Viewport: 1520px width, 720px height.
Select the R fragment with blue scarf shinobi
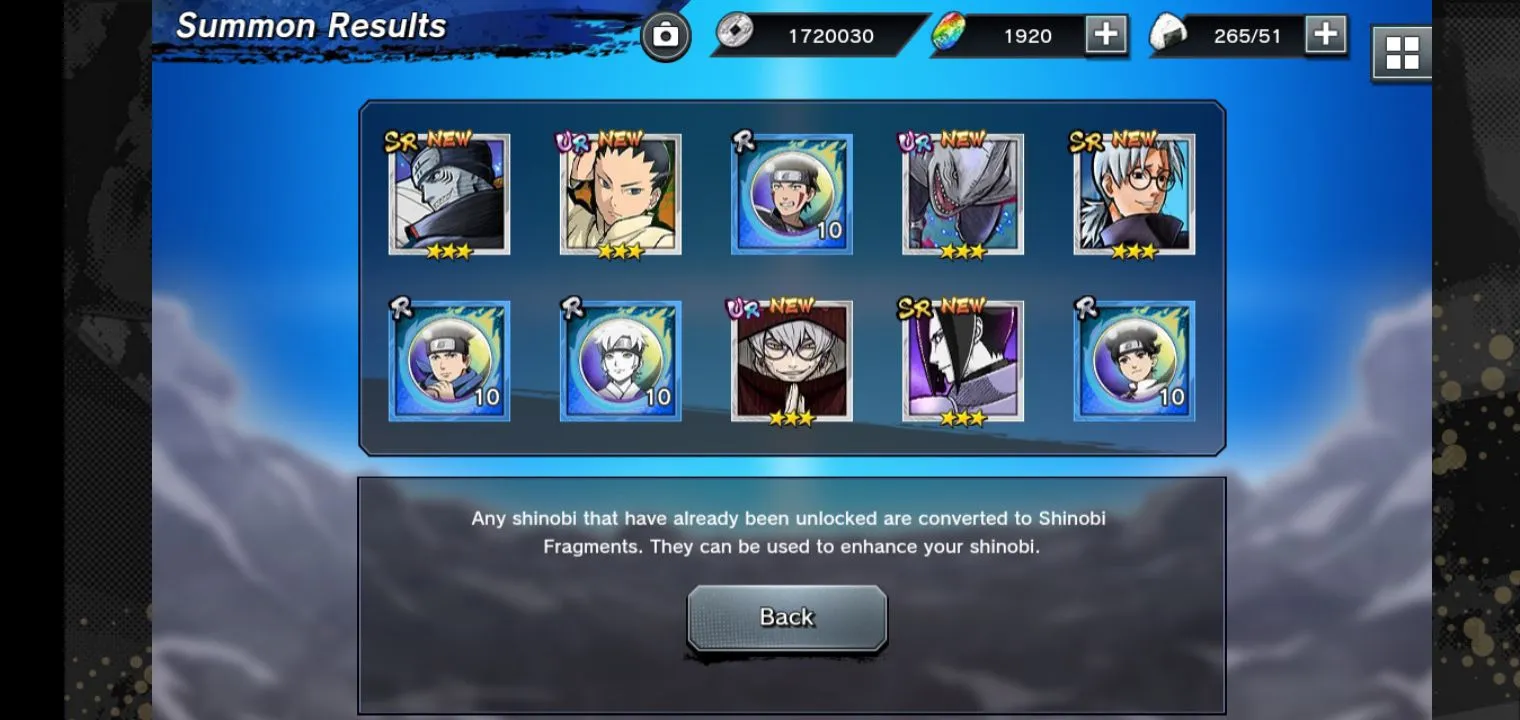(x=449, y=361)
